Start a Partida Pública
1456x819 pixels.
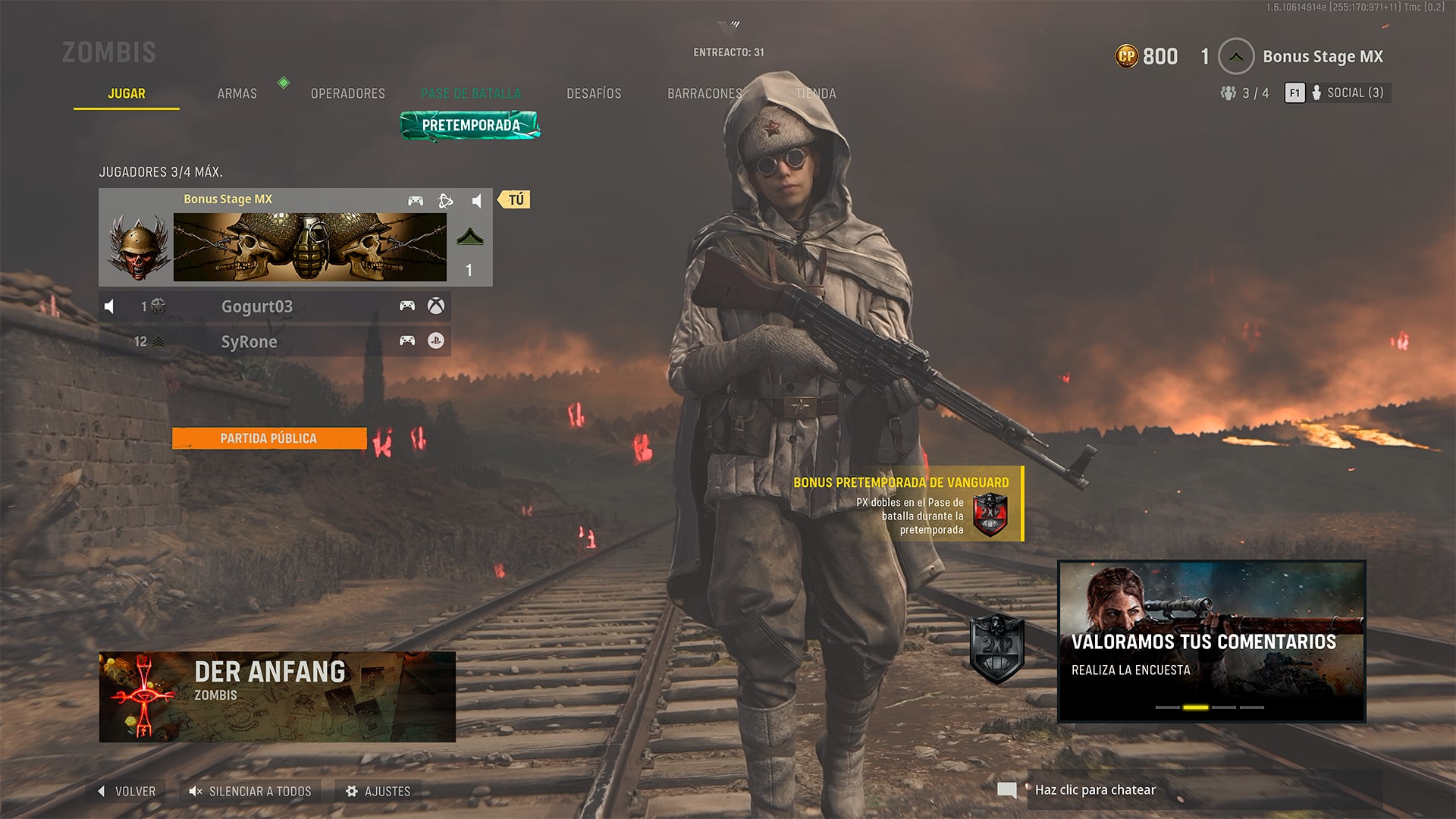coord(269,438)
